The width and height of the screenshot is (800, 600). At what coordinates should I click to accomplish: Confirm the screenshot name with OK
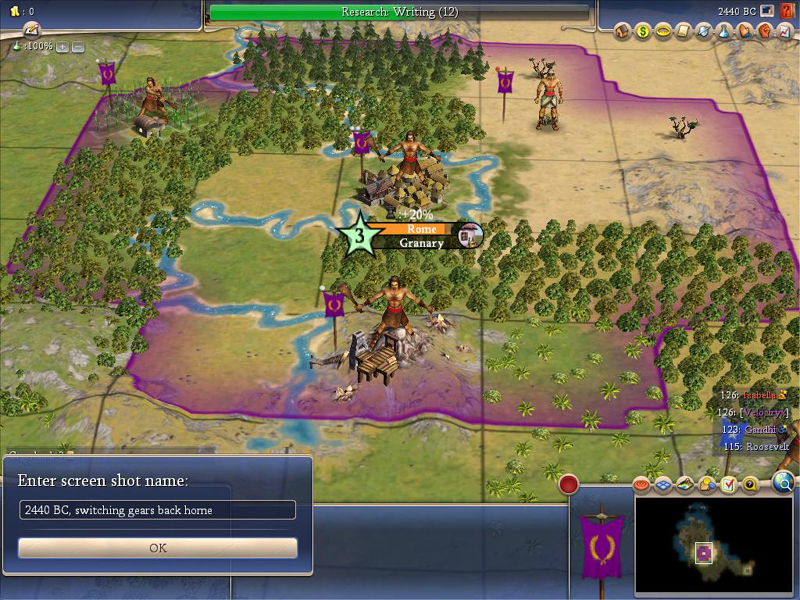[158, 548]
